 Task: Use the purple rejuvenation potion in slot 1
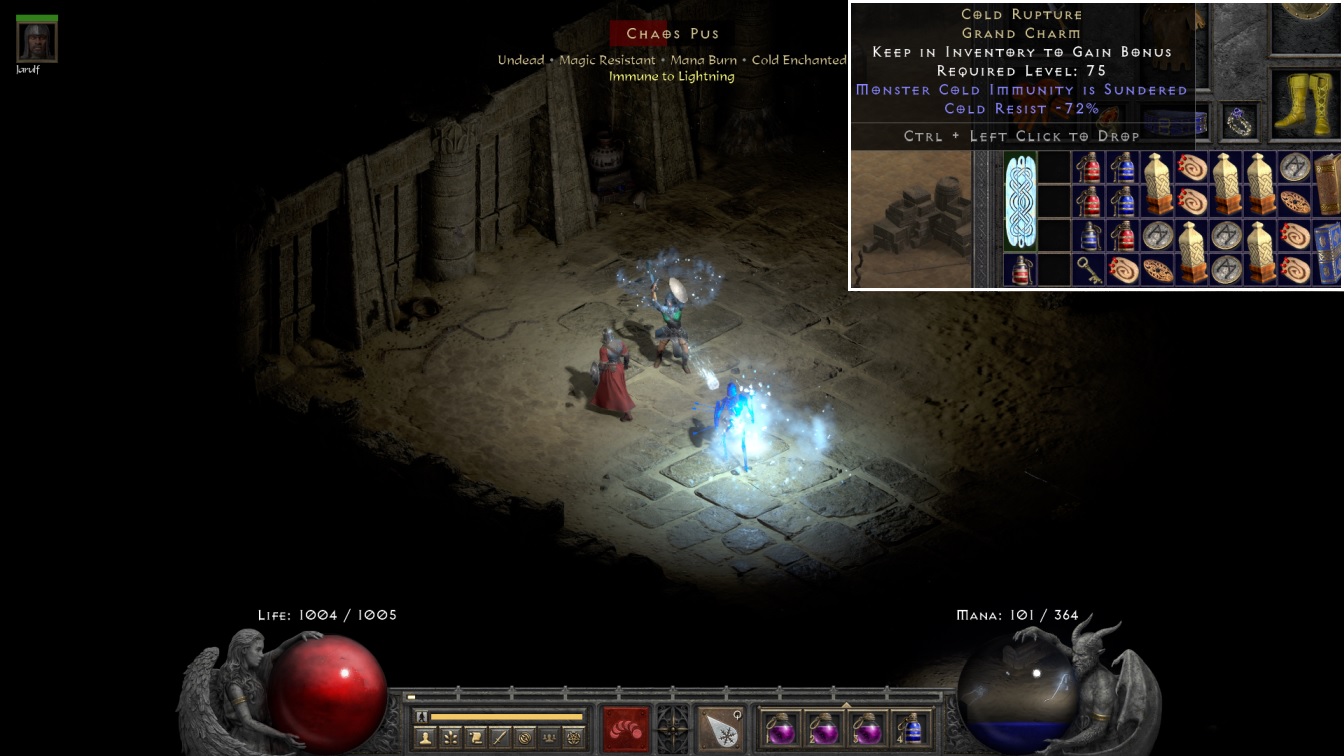click(x=780, y=728)
